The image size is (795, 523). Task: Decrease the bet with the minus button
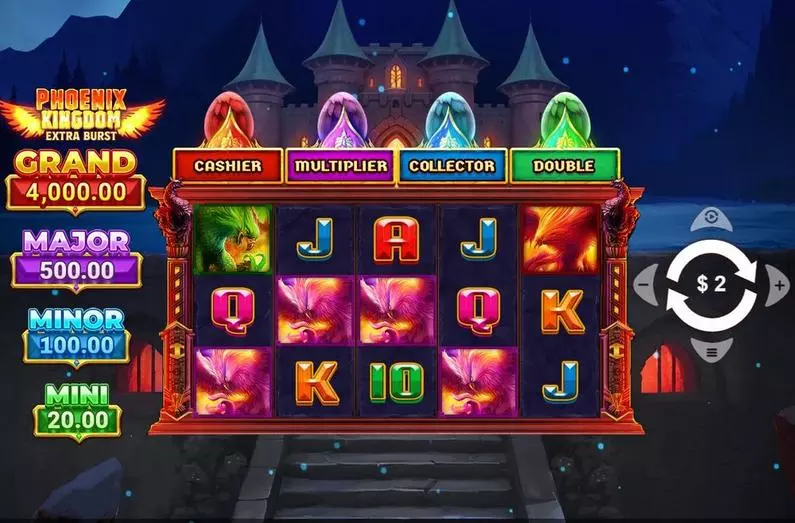pos(646,286)
